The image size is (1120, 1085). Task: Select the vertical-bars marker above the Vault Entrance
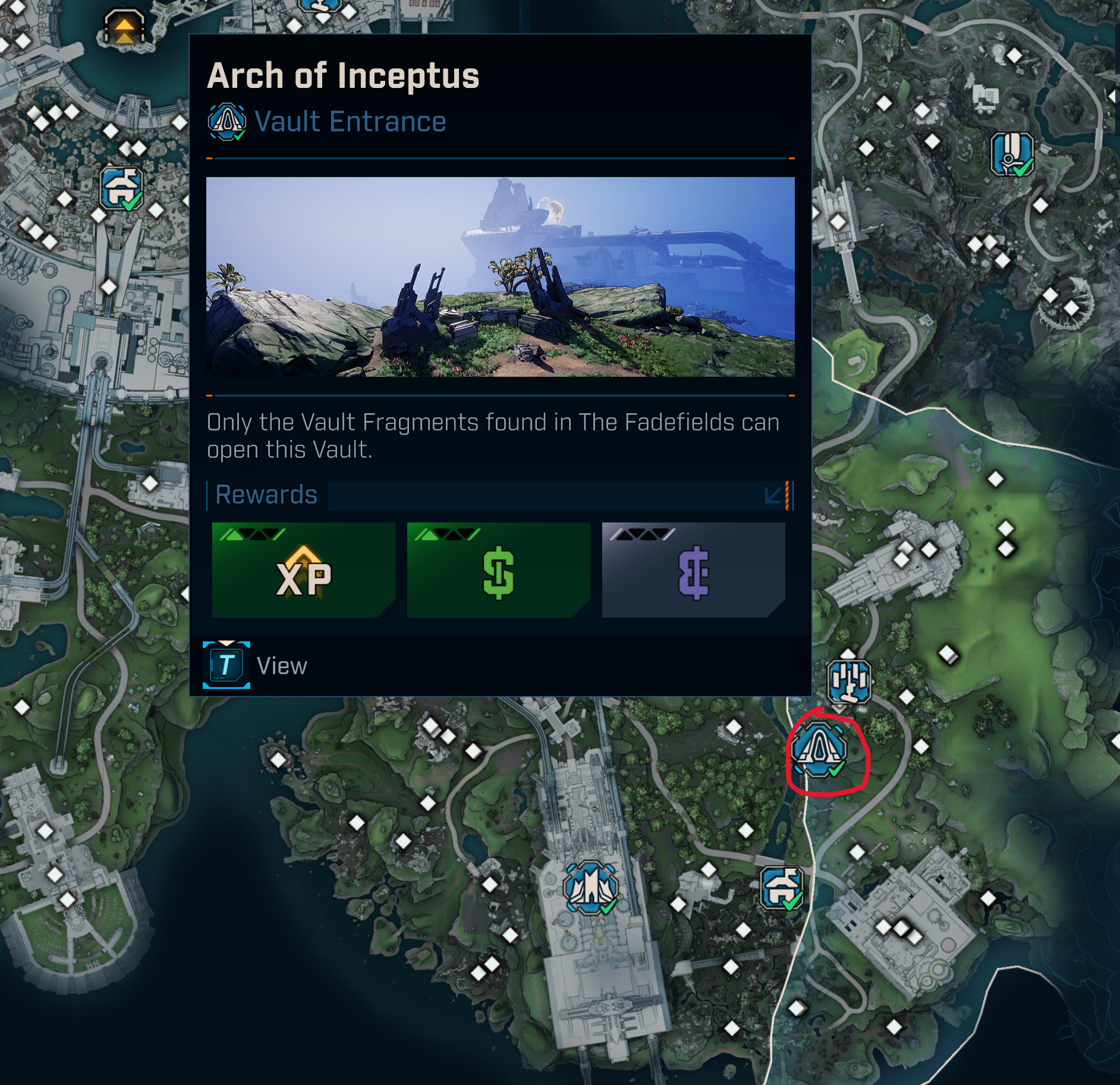pos(850,681)
